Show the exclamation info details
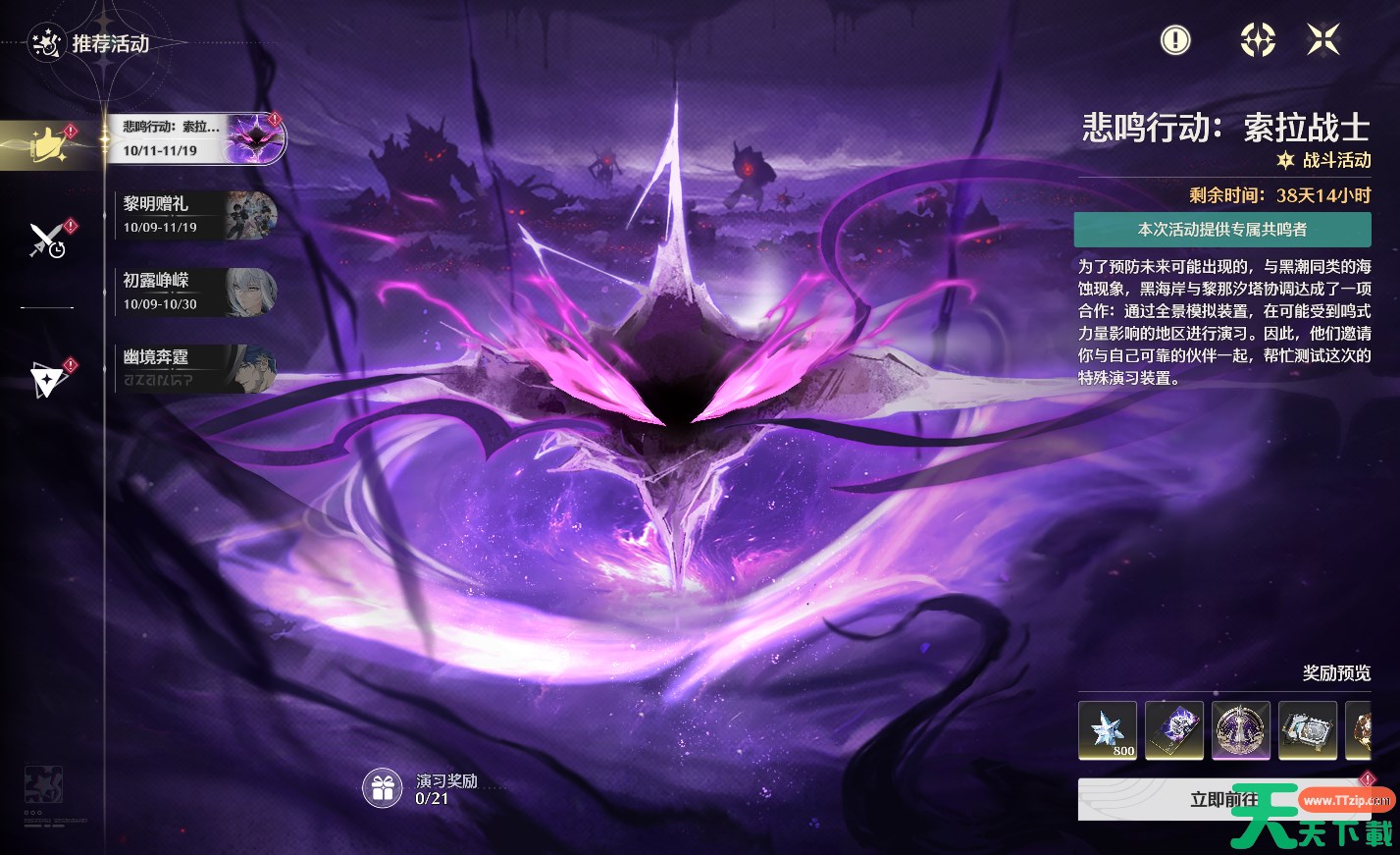 coord(1174,40)
